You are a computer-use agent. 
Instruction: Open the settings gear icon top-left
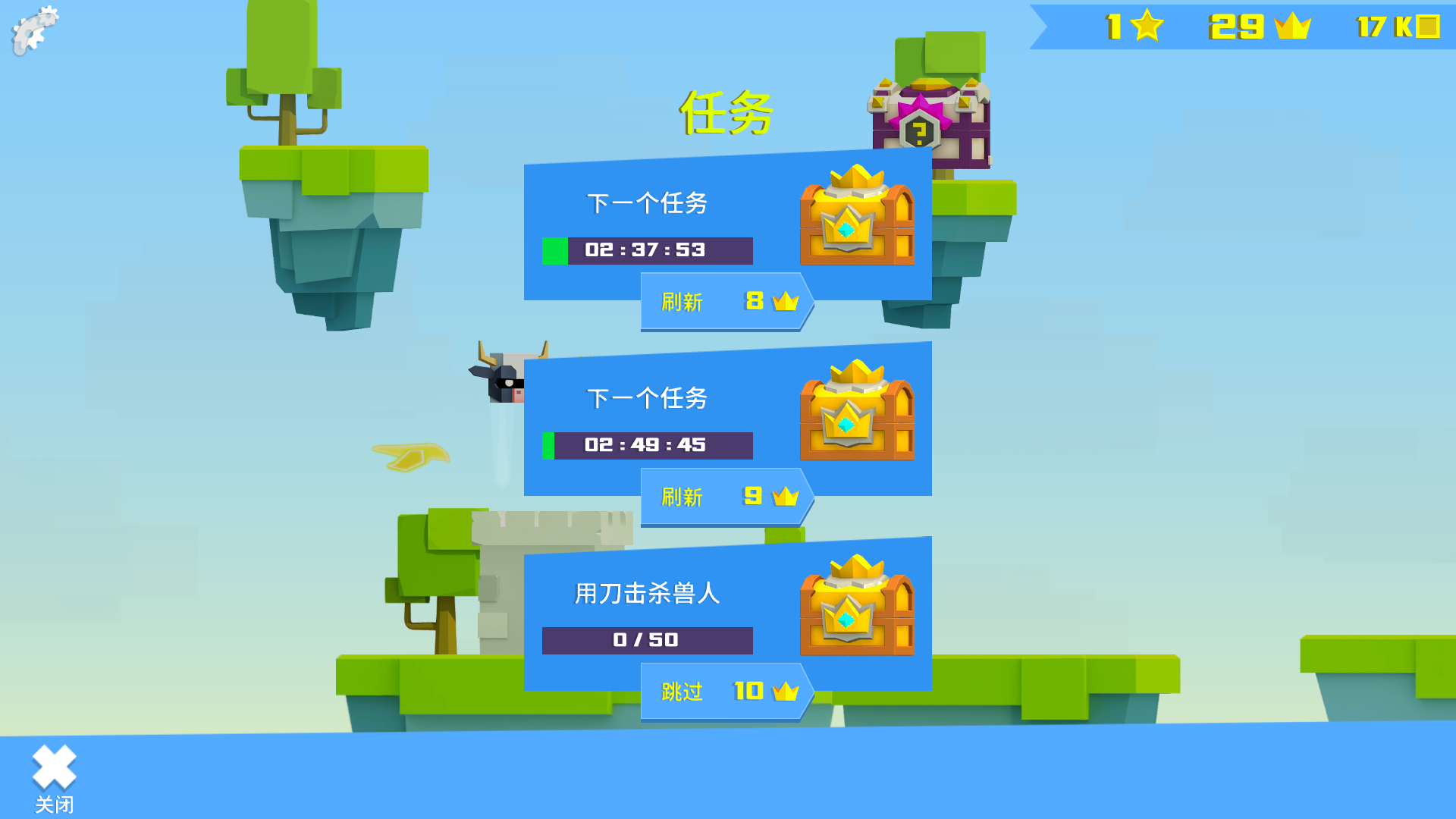tap(34, 29)
